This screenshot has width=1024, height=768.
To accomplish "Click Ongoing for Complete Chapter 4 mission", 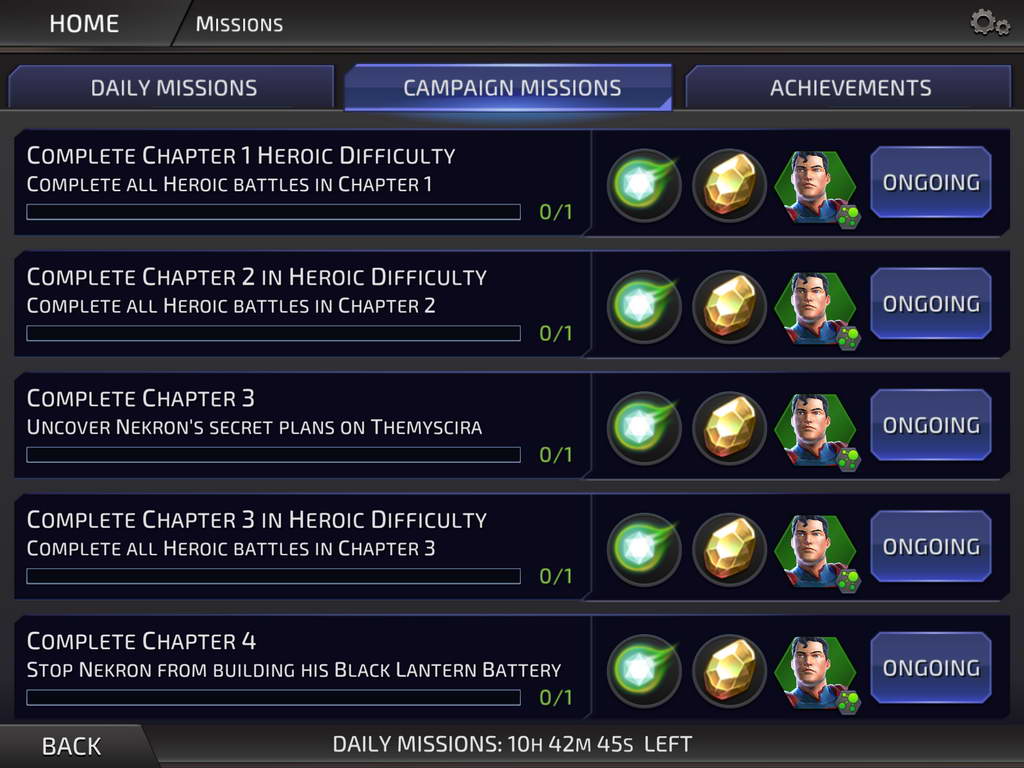I will tap(930, 668).
